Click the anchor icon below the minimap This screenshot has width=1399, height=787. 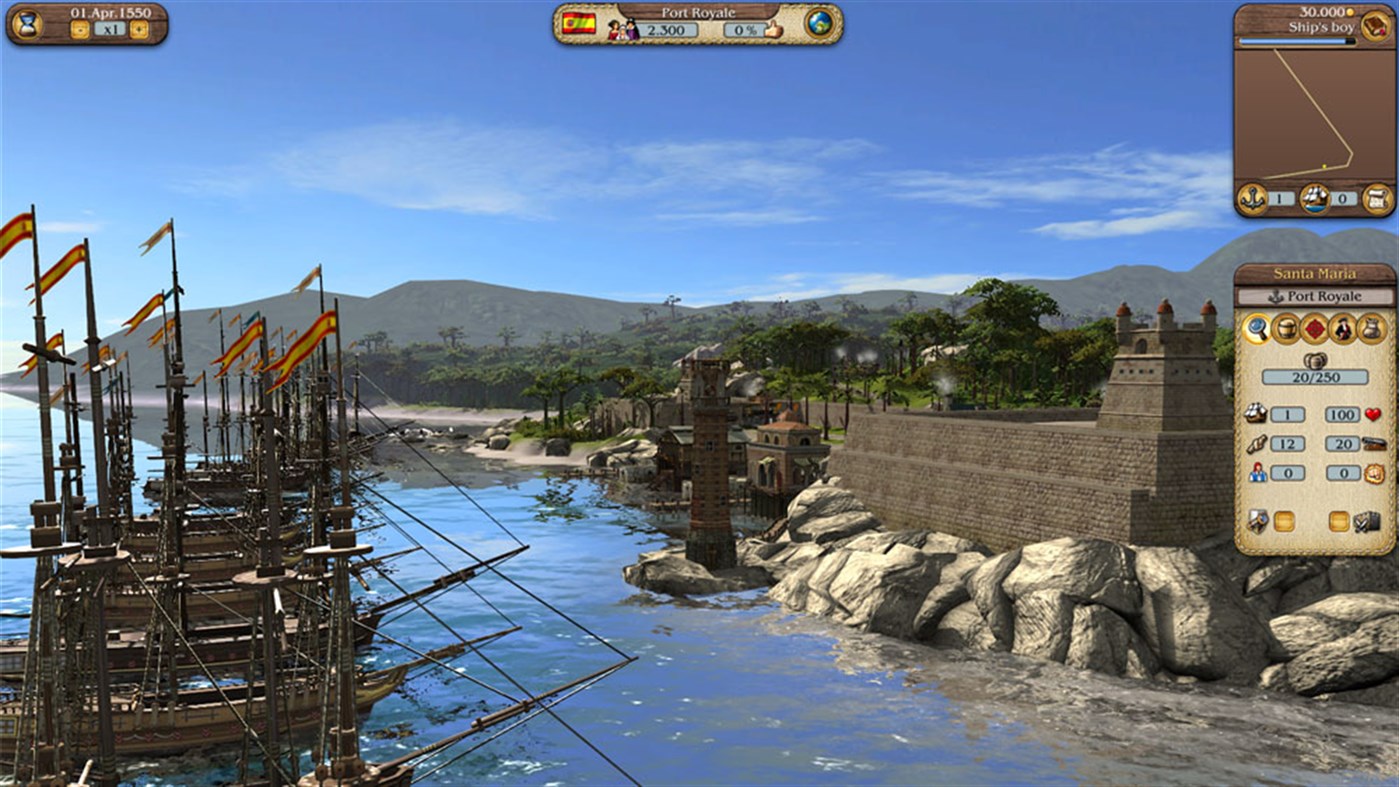coord(1252,198)
